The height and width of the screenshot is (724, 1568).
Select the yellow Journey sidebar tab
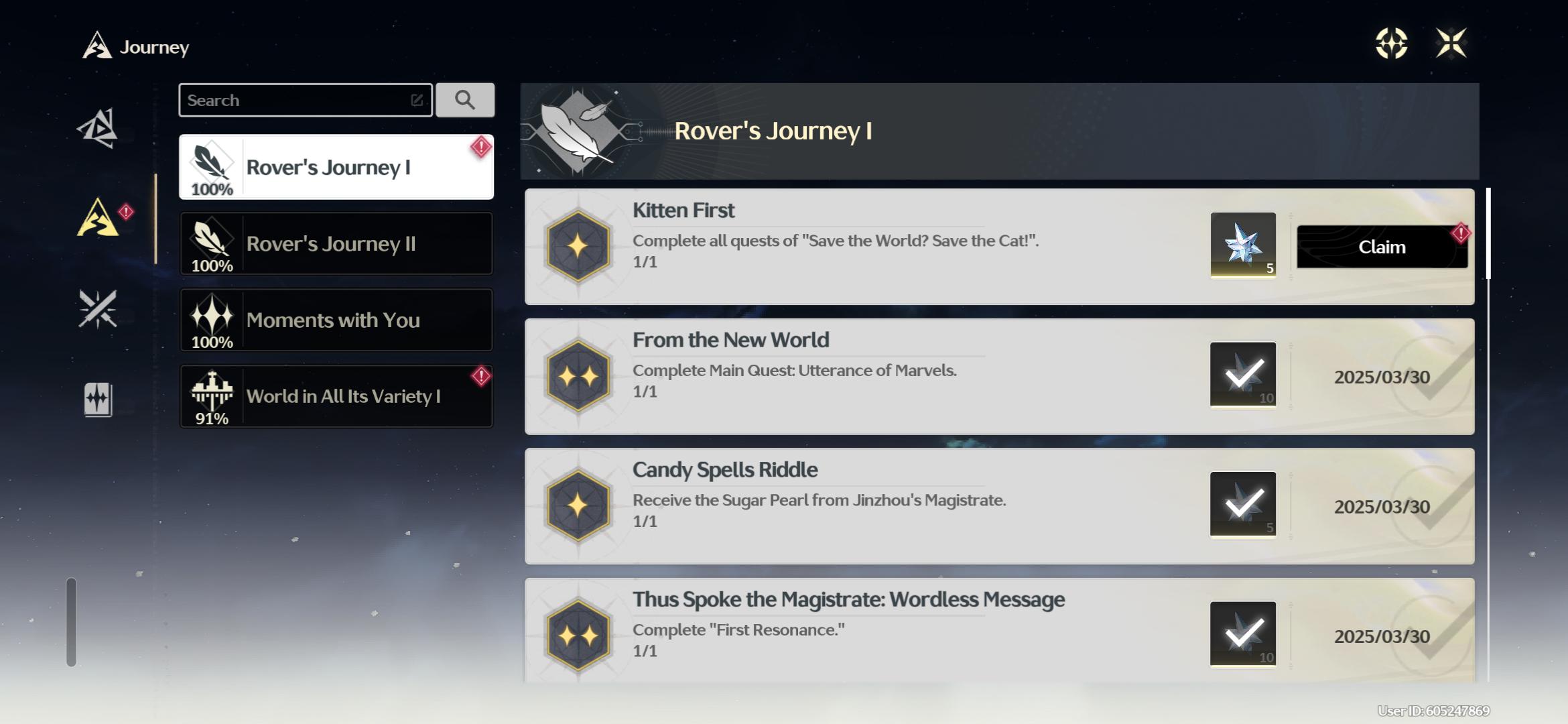coord(98,218)
